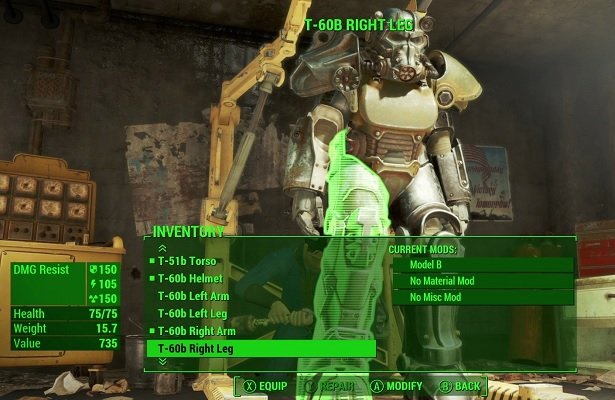Select T-60b Left Arm item
The height and width of the screenshot is (400, 615).
point(195,296)
